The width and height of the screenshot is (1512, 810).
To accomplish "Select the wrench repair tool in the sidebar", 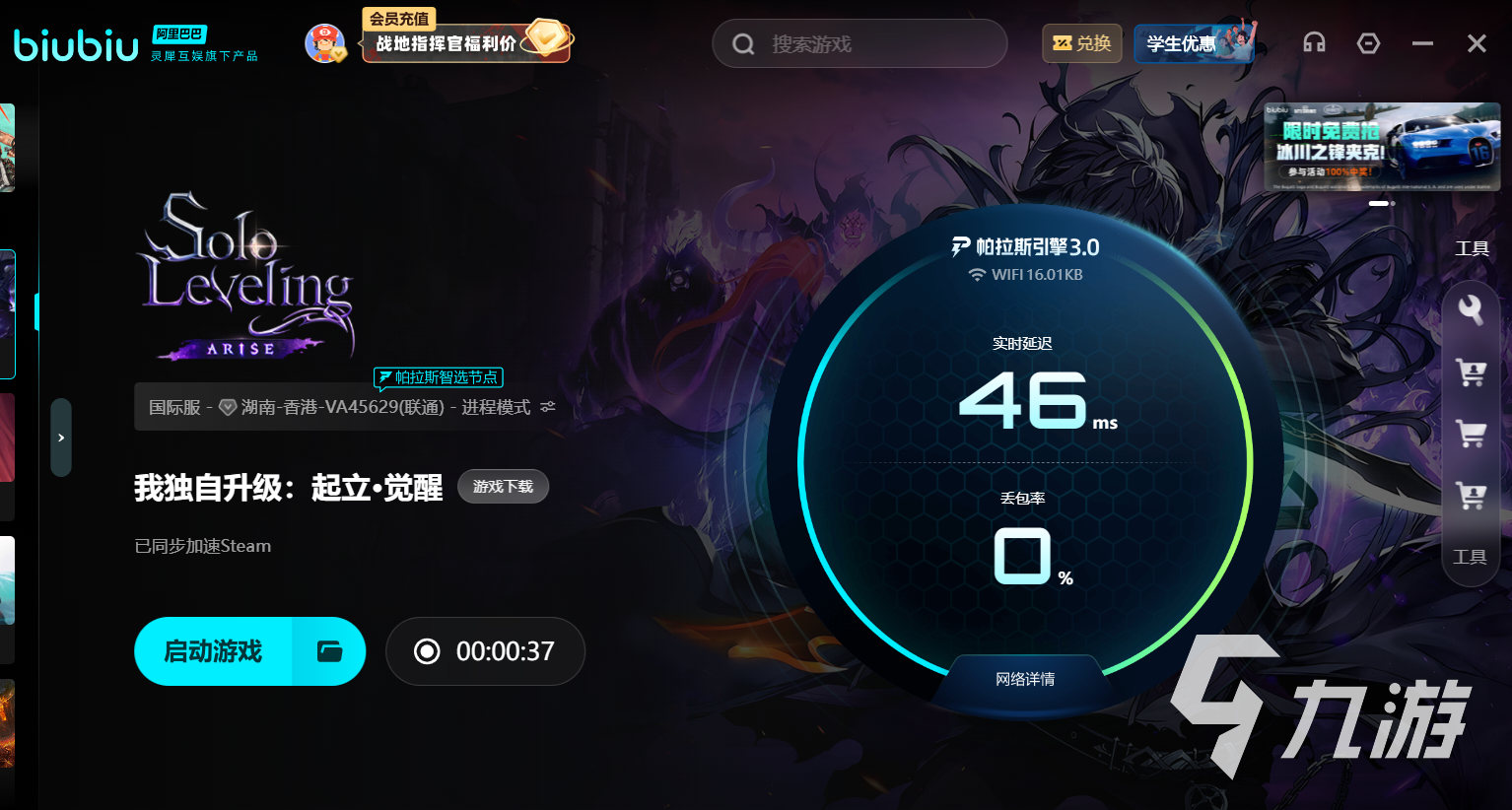I will click(x=1471, y=310).
